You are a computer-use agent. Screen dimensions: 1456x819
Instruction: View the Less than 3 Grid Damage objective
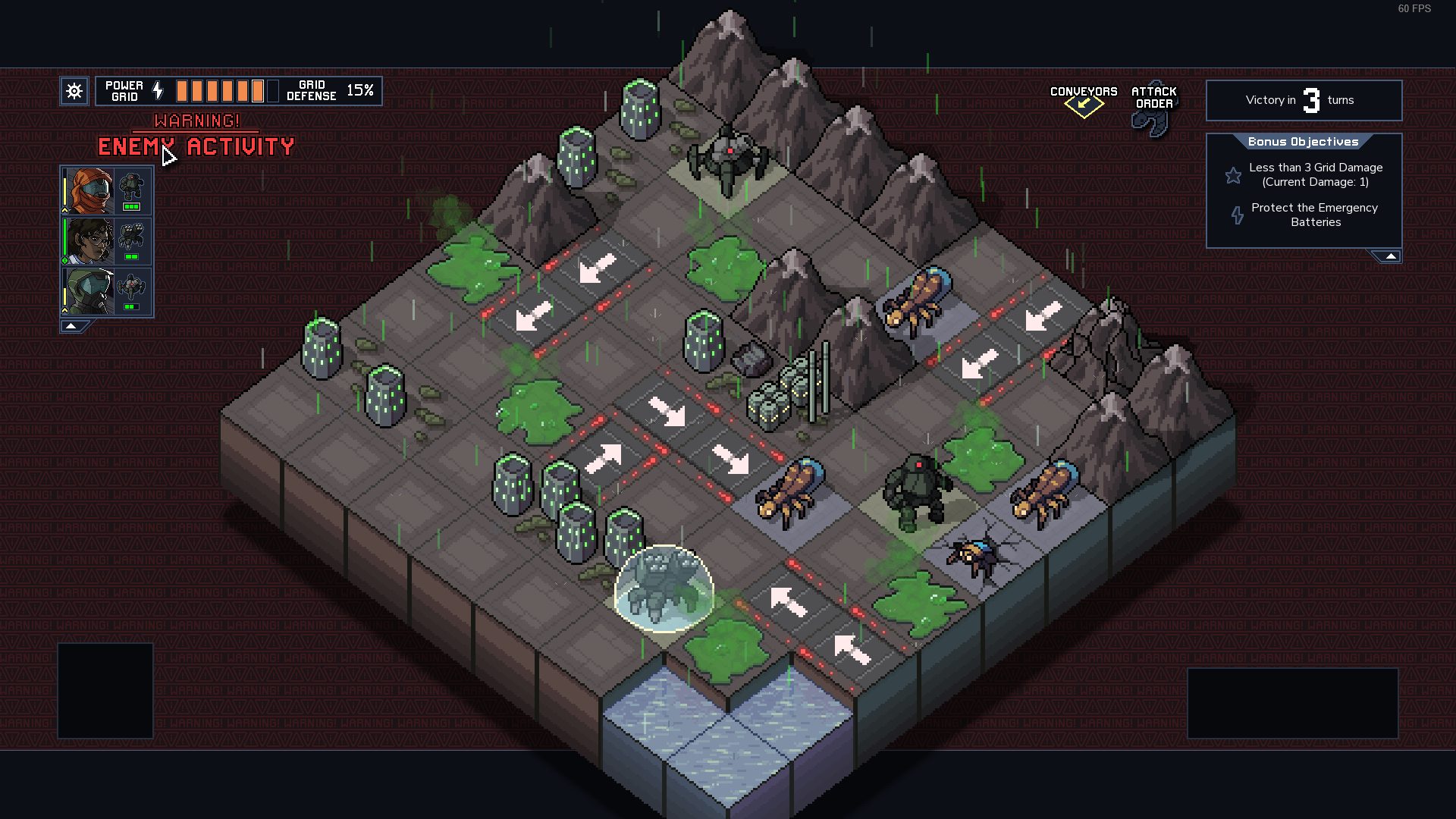pyautogui.click(x=1314, y=174)
